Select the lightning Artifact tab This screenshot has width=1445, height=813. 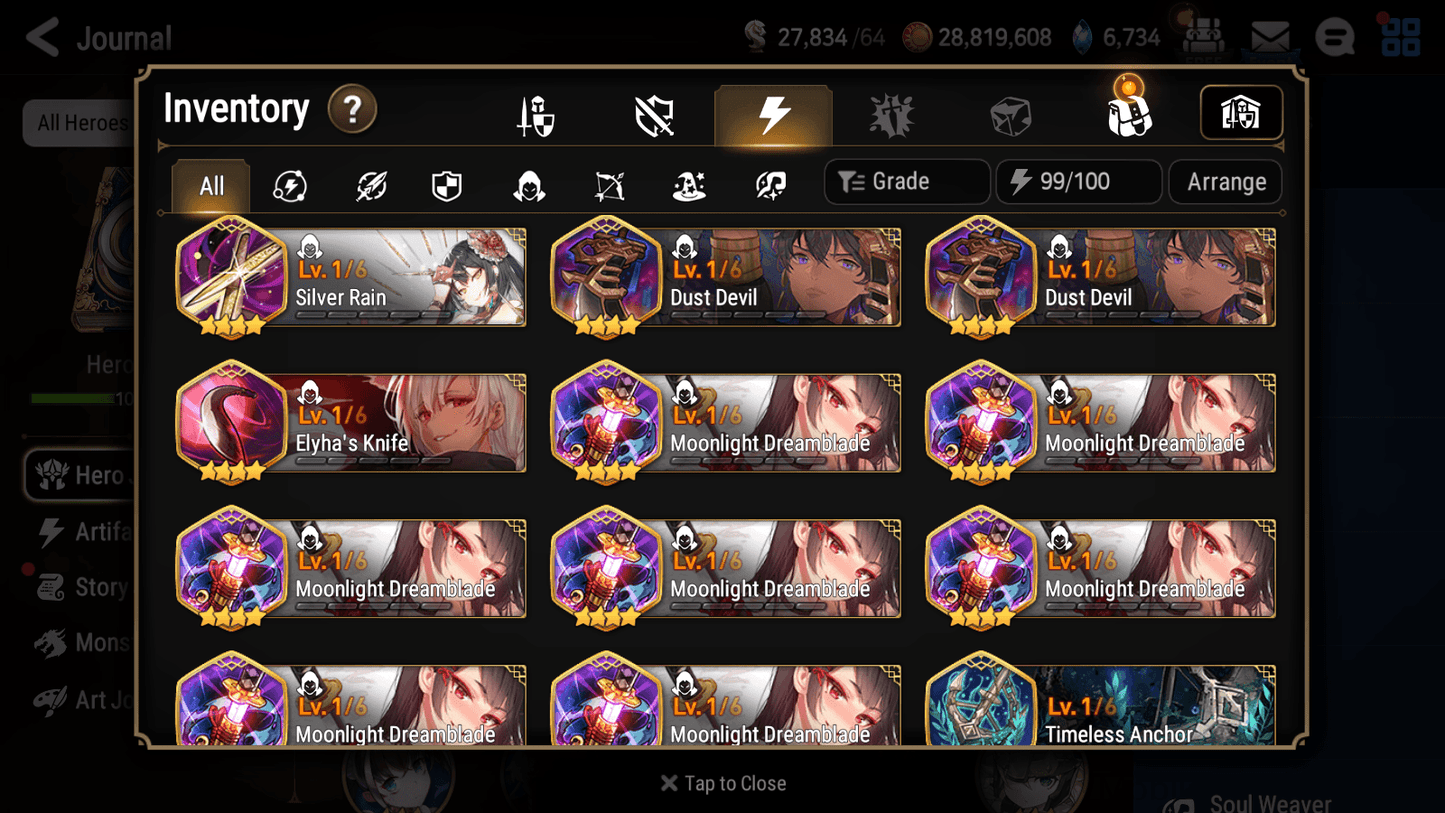point(773,114)
